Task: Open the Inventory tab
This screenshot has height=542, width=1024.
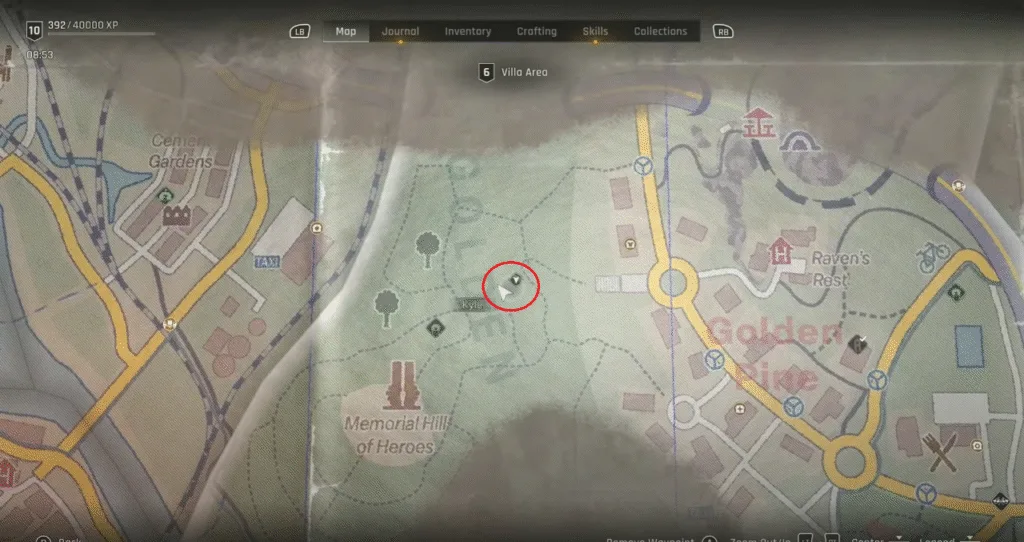Action: (x=468, y=31)
